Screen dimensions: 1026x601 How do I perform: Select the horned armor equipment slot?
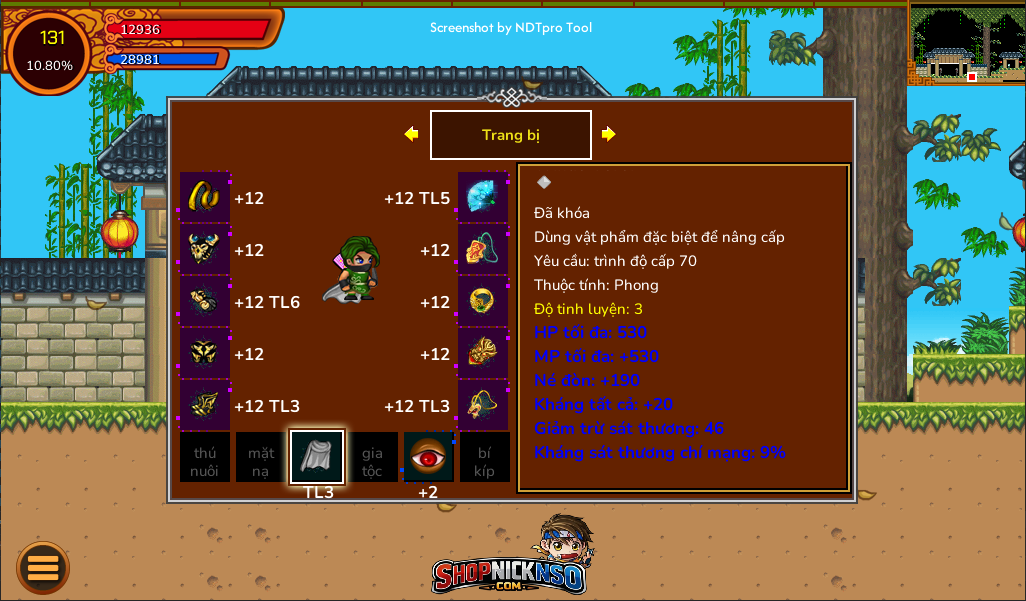coord(204,249)
